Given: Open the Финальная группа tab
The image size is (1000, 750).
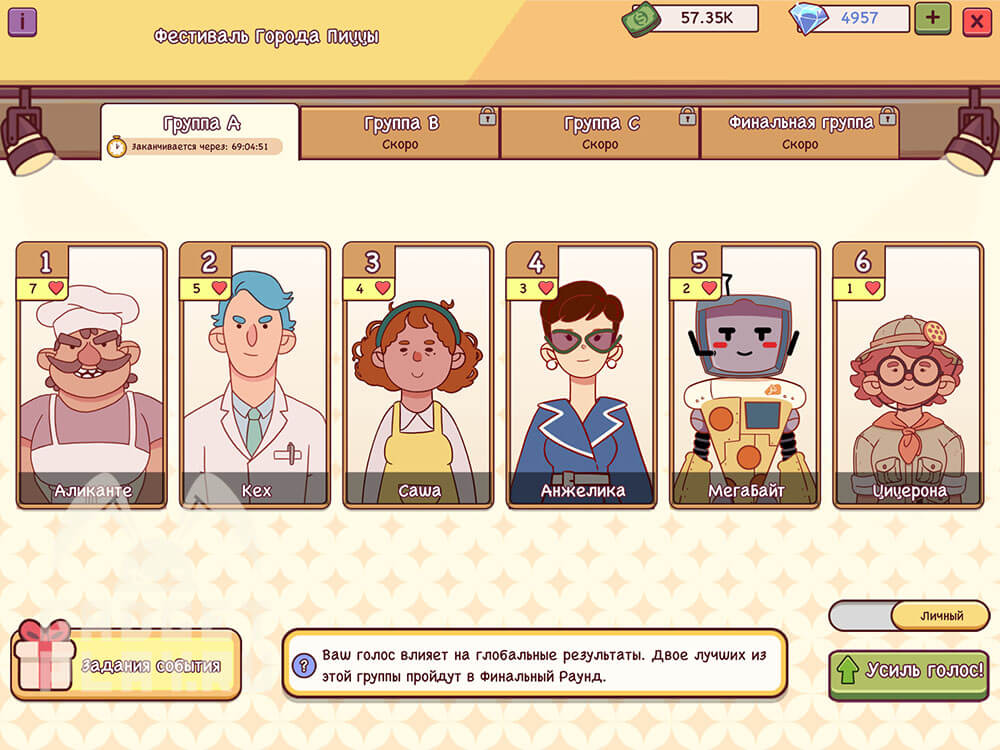Looking at the screenshot, I should click(800, 133).
